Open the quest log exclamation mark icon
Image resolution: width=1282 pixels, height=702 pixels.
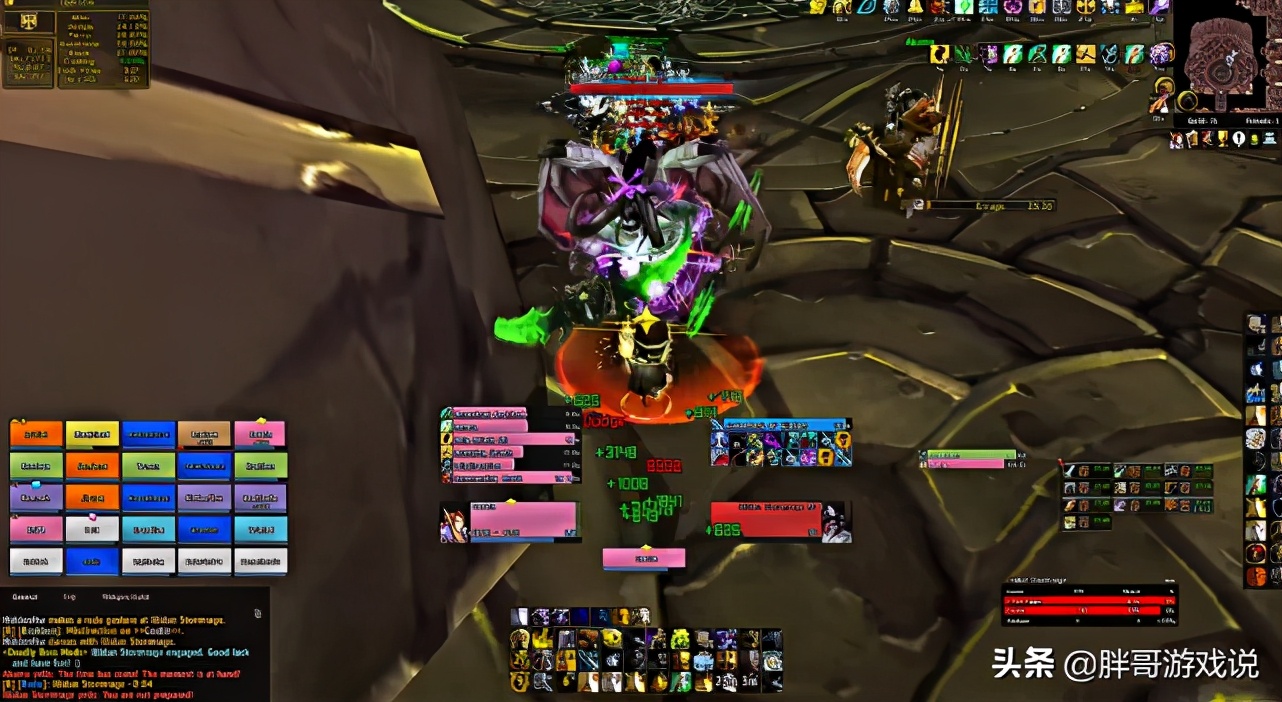pos(1239,140)
